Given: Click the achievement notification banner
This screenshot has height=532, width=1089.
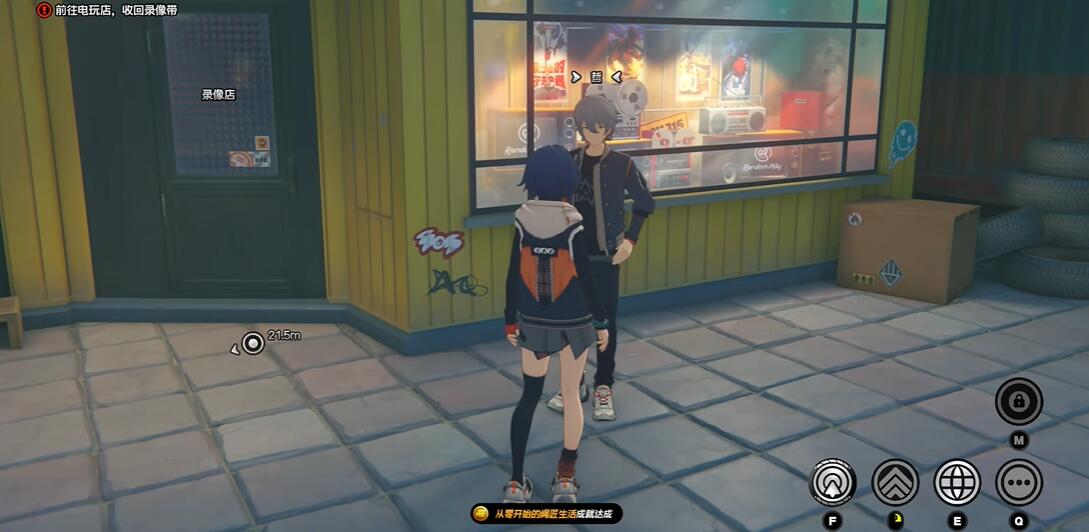Looking at the screenshot, I should pyautogui.click(x=546, y=514).
